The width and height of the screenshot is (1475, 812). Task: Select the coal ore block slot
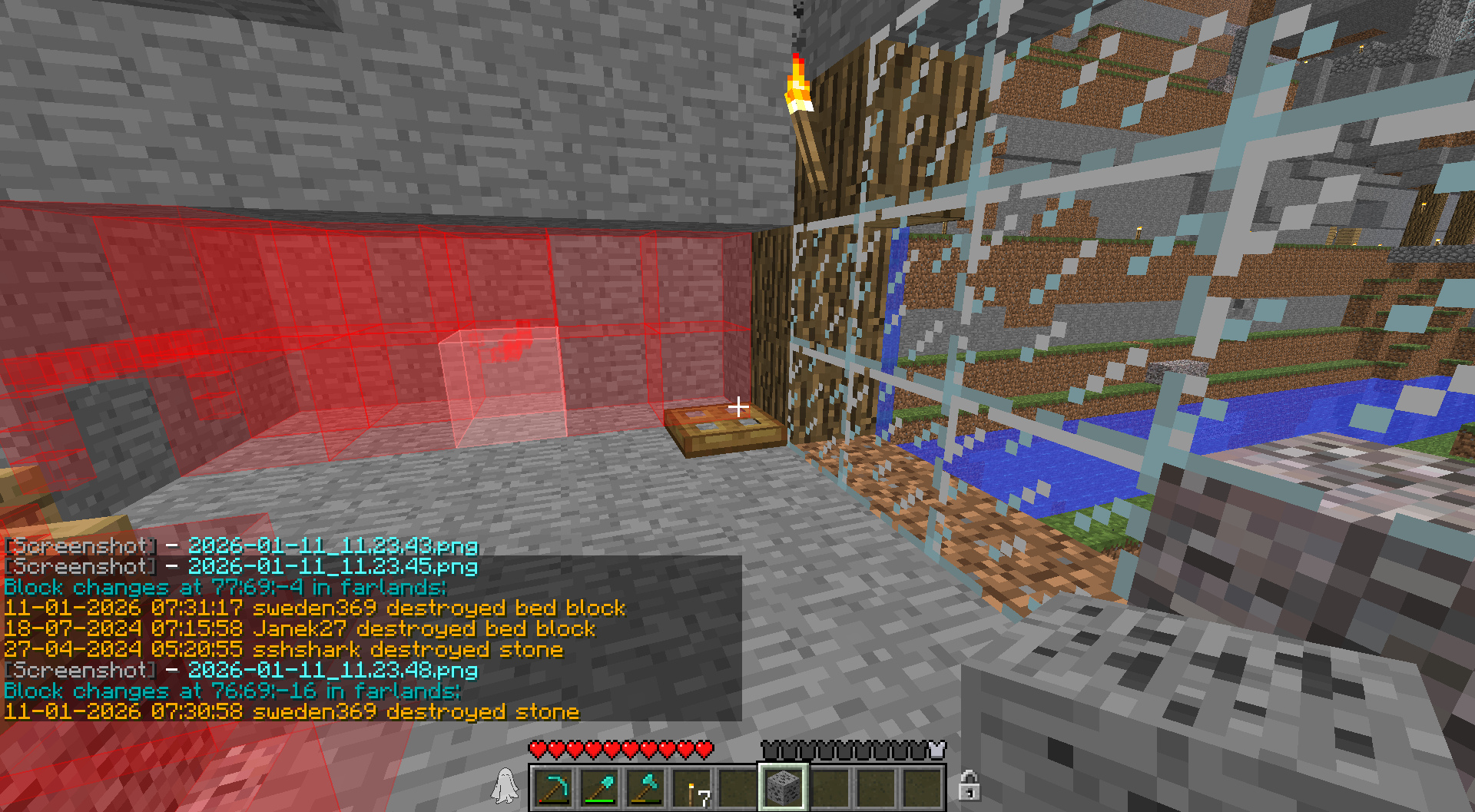pyautogui.click(x=783, y=788)
